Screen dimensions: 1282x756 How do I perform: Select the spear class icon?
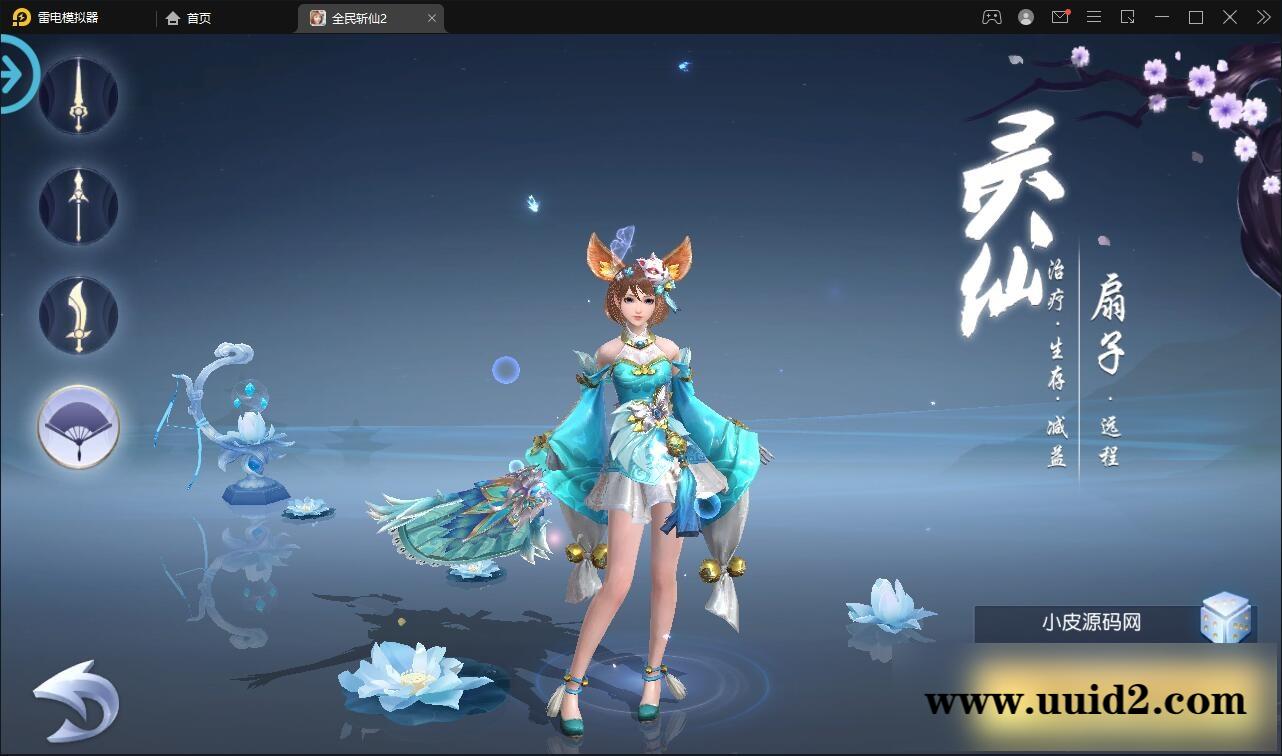click(78, 205)
